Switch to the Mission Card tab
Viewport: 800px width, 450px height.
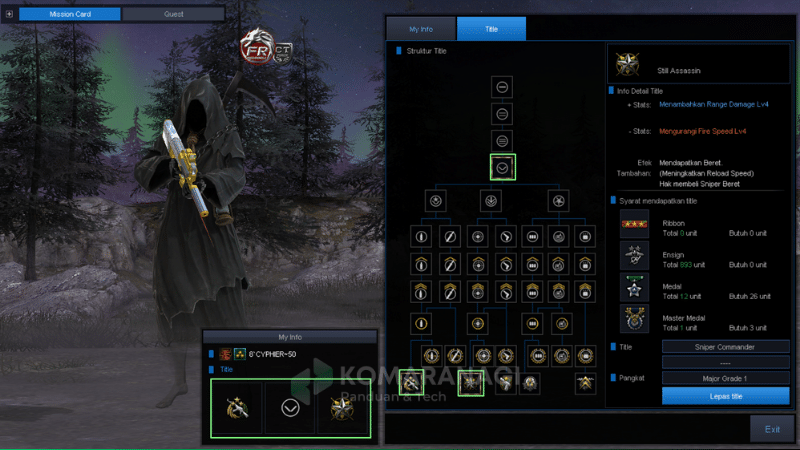click(71, 14)
